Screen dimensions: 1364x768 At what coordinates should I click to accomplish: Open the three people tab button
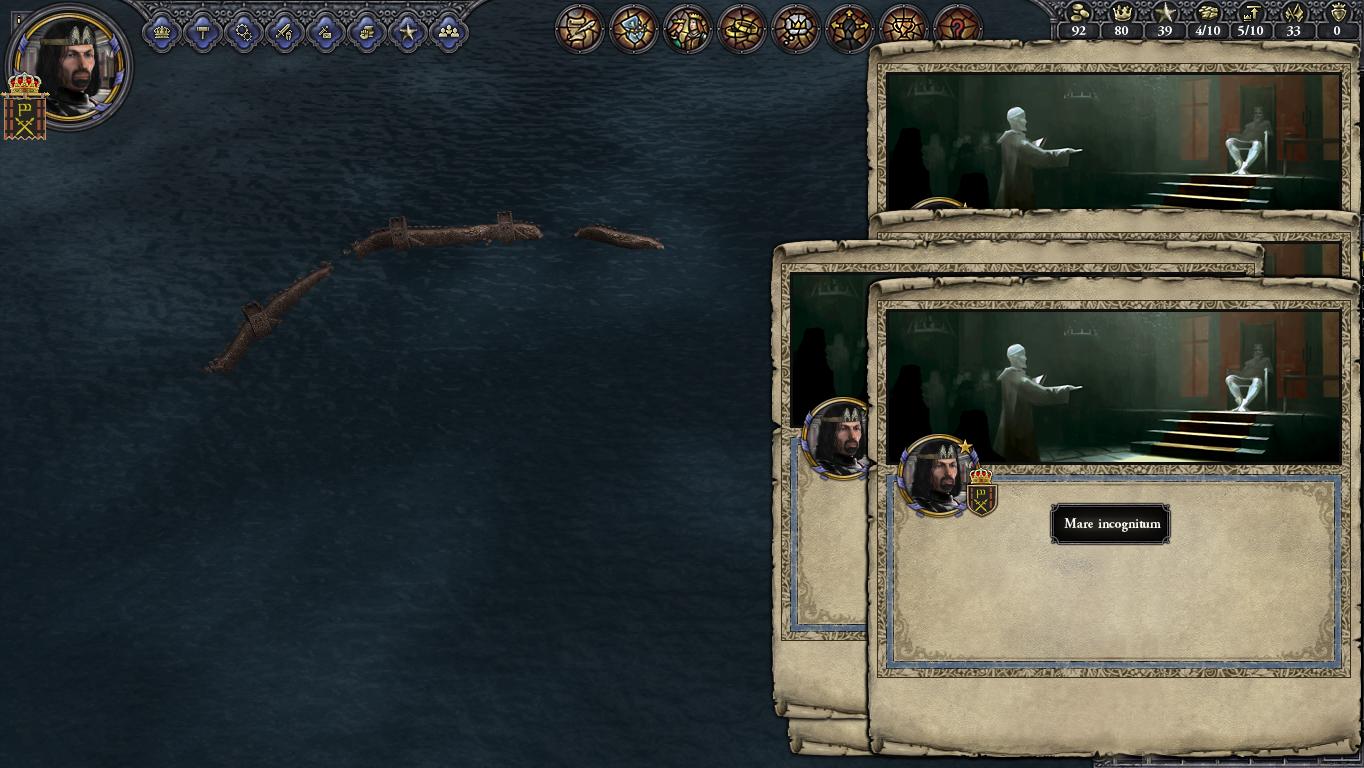tap(449, 32)
